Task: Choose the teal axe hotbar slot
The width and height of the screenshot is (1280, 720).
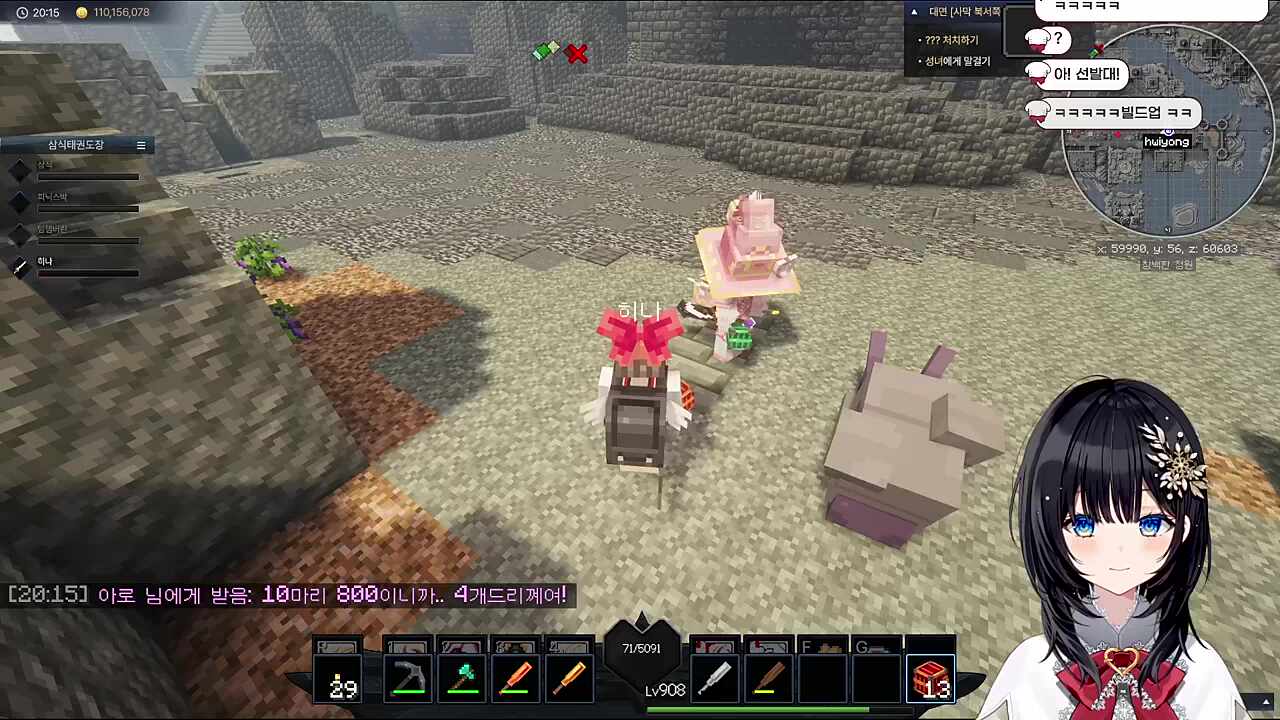Action: coord(461,678)
